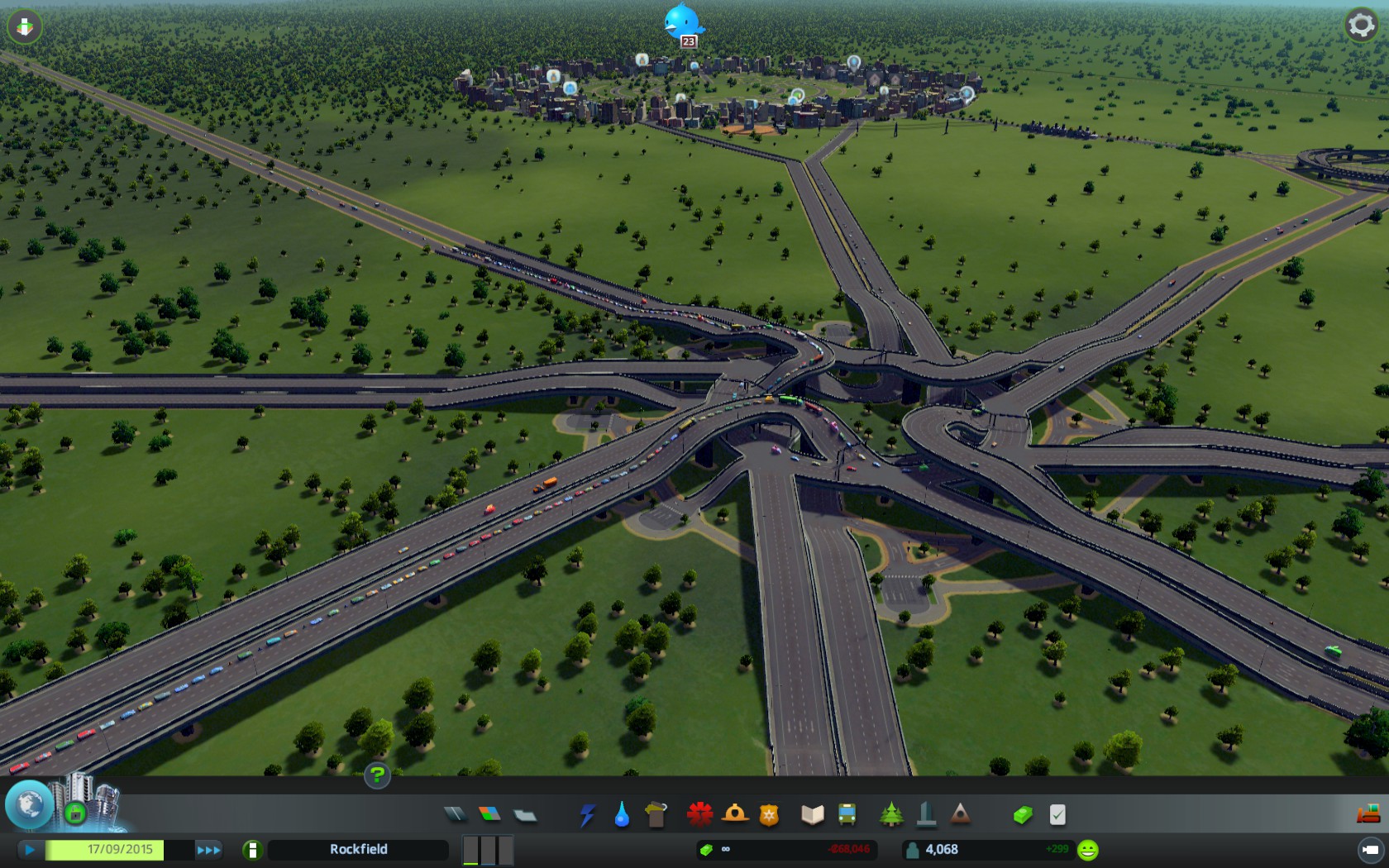
Task: Open Public Transport bus menu
Action: [x=847, y=815]
